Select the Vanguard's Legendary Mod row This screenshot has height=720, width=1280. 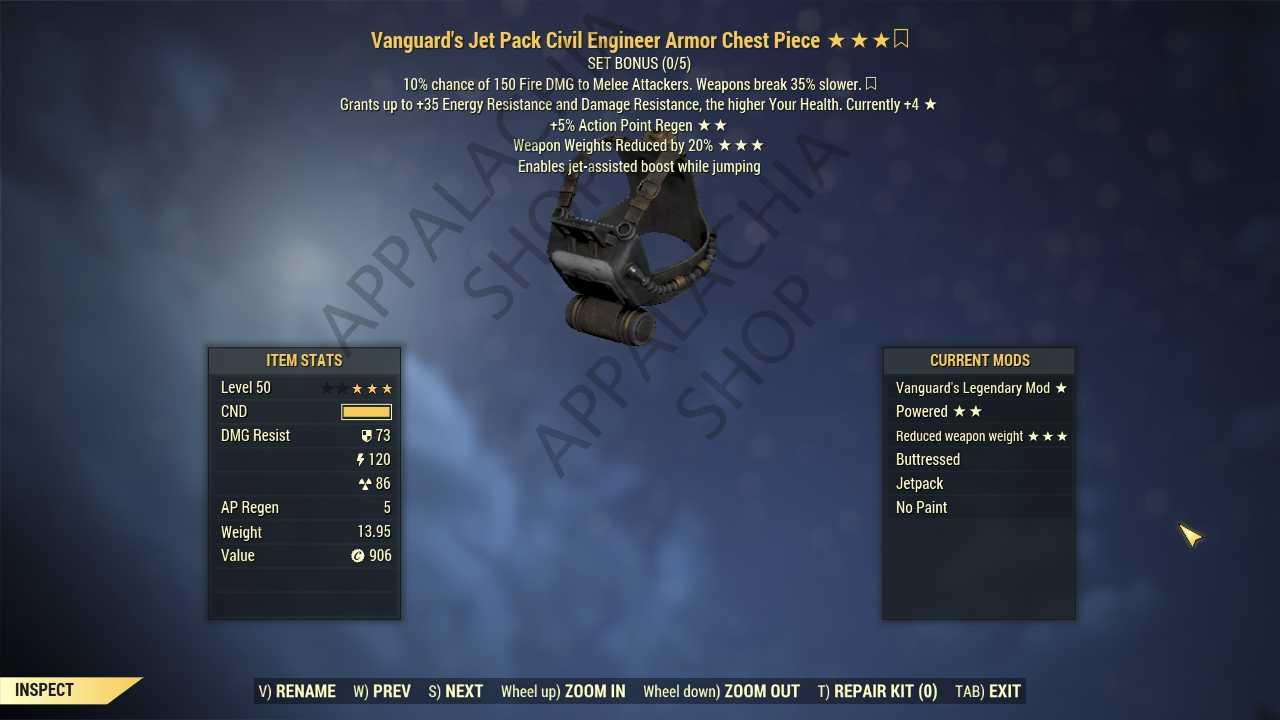pos(979,388)
